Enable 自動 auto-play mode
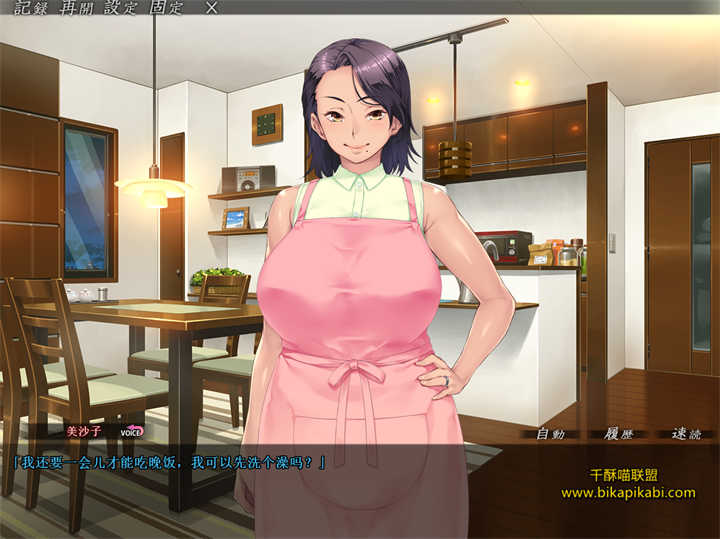Screen dimensions: 720x539 coord(551,434)
